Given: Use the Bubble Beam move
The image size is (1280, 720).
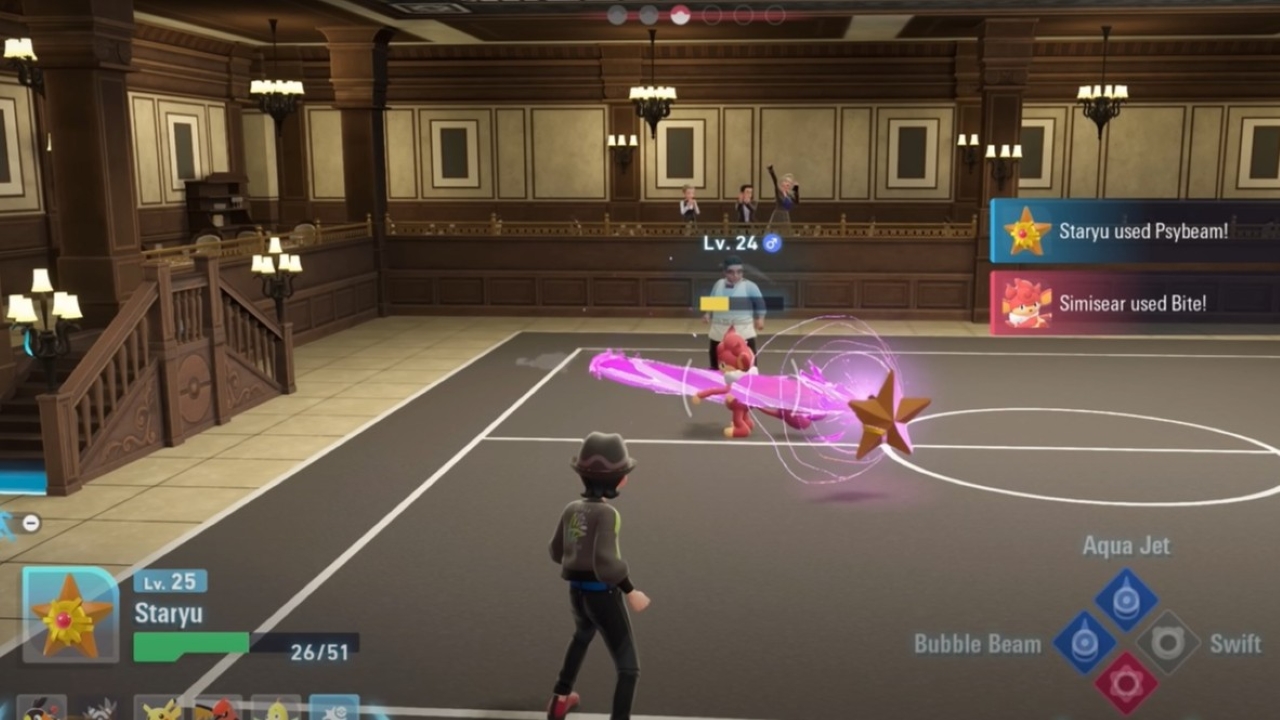Looking at the screenshot, I should (x=1083, y=643).
